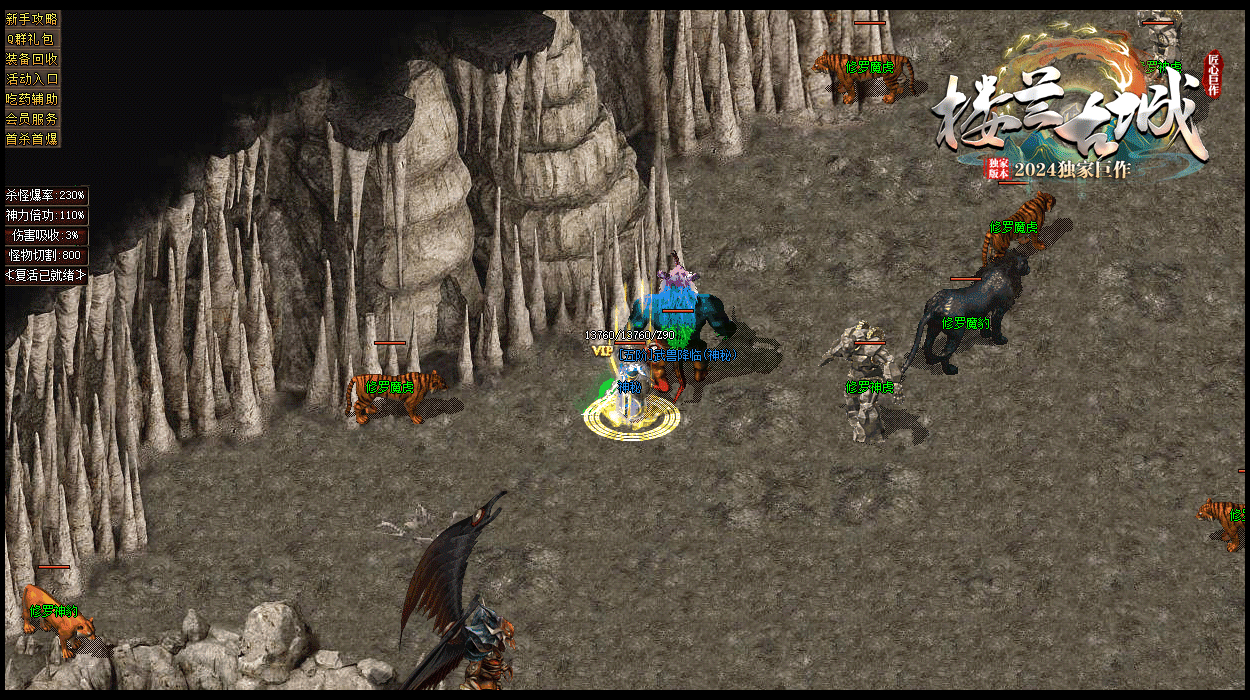This screenshot has width=1250, height=700.
Task: Select the 活动入口 event entrance button
Action: 32,79
